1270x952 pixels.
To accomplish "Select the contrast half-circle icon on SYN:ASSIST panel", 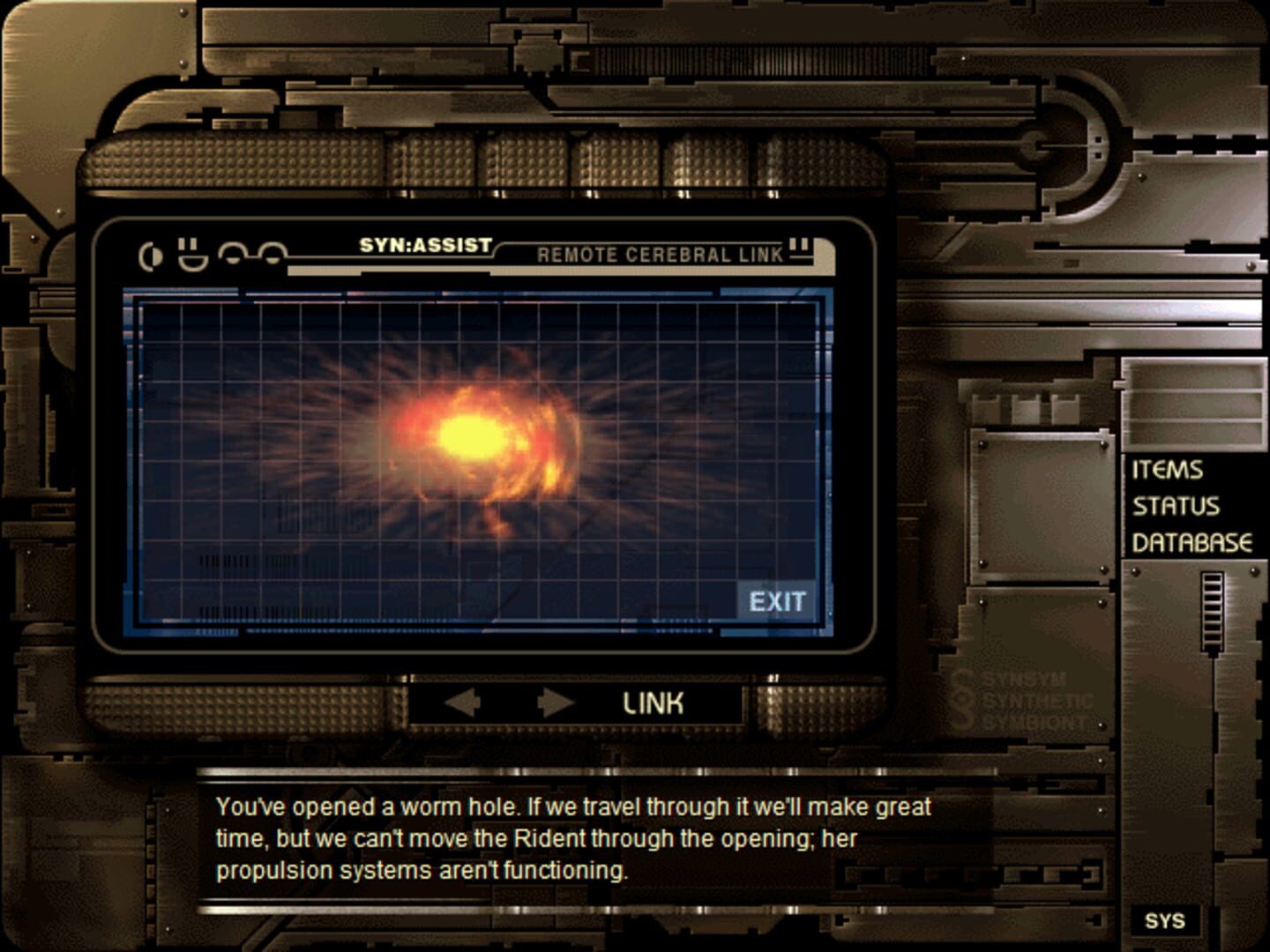I will pos(150,255).
